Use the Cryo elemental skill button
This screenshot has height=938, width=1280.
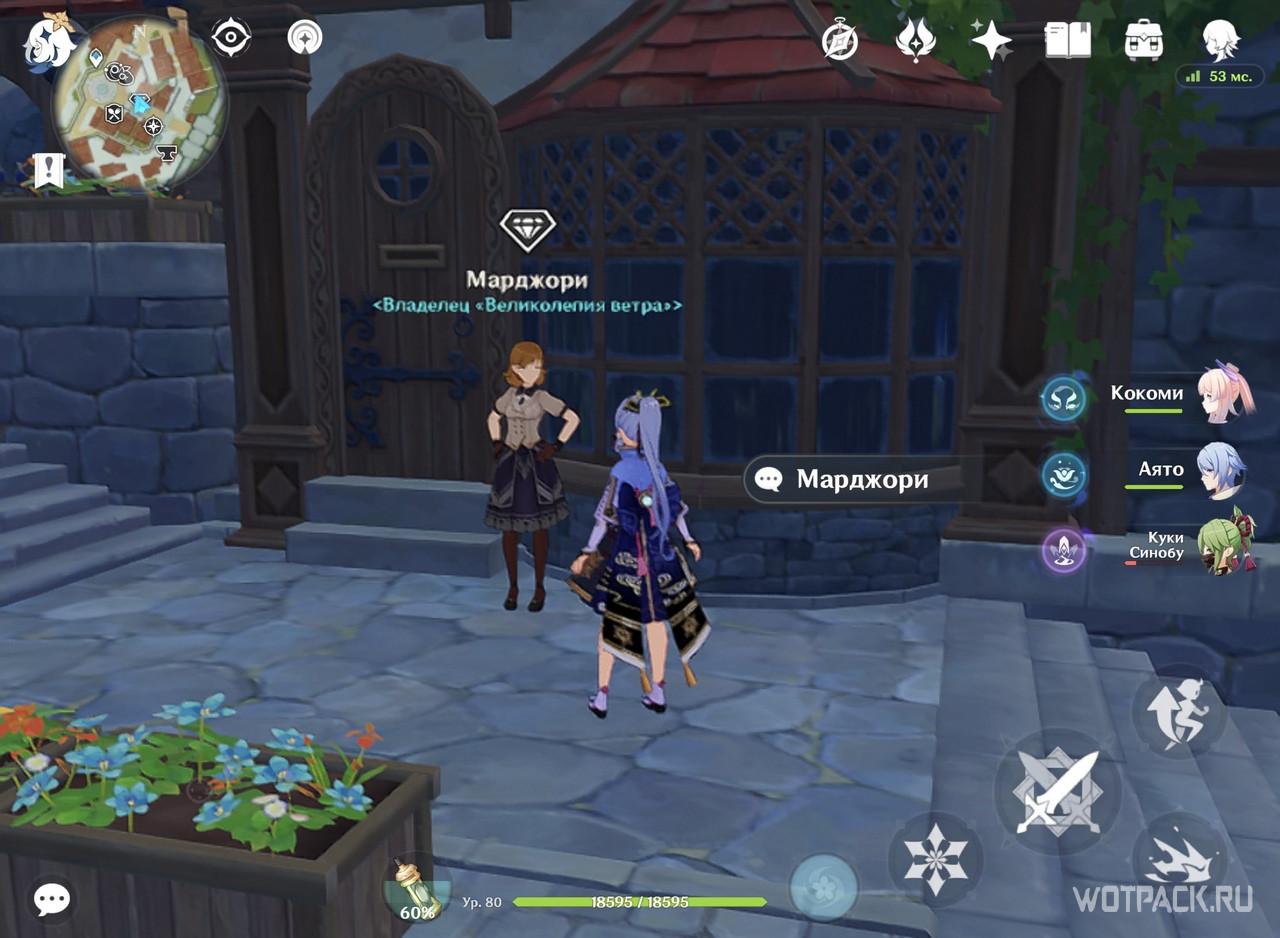coord(935,858)
